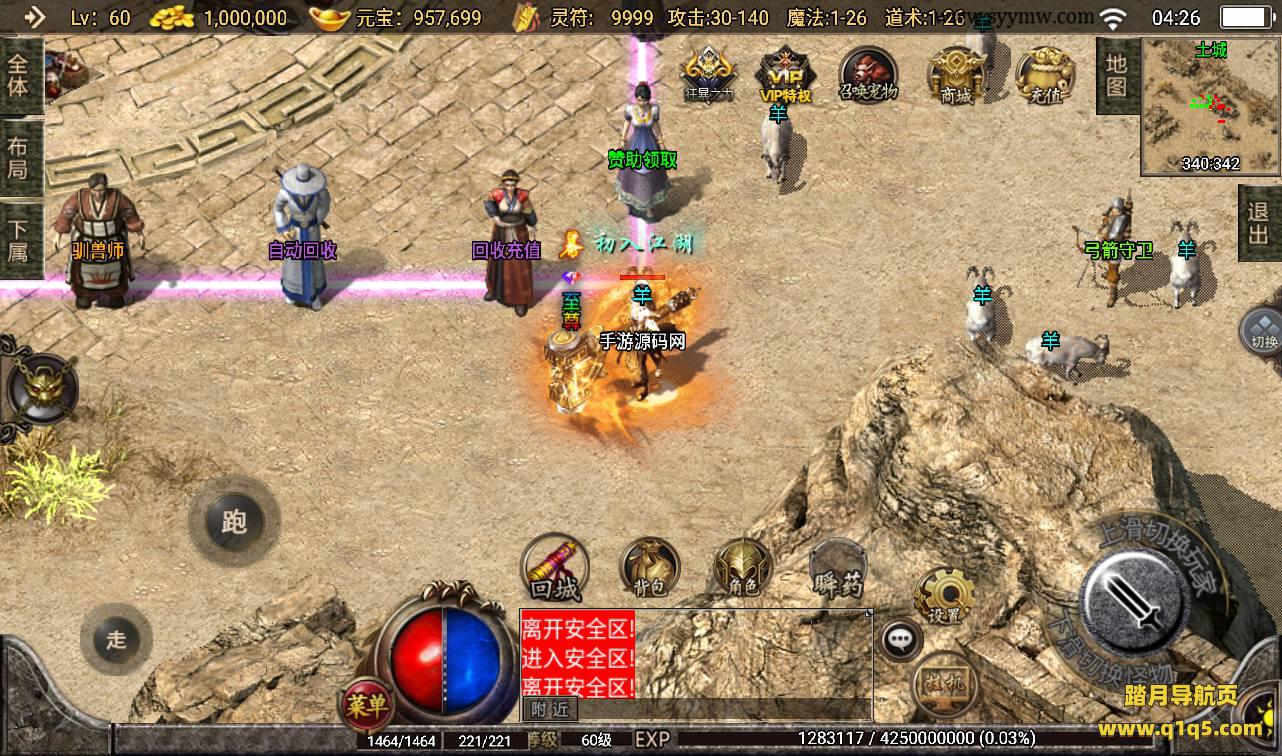Open the 布局 layout tab
This screenshot has width=1282, height=756.
pos(19,158)
